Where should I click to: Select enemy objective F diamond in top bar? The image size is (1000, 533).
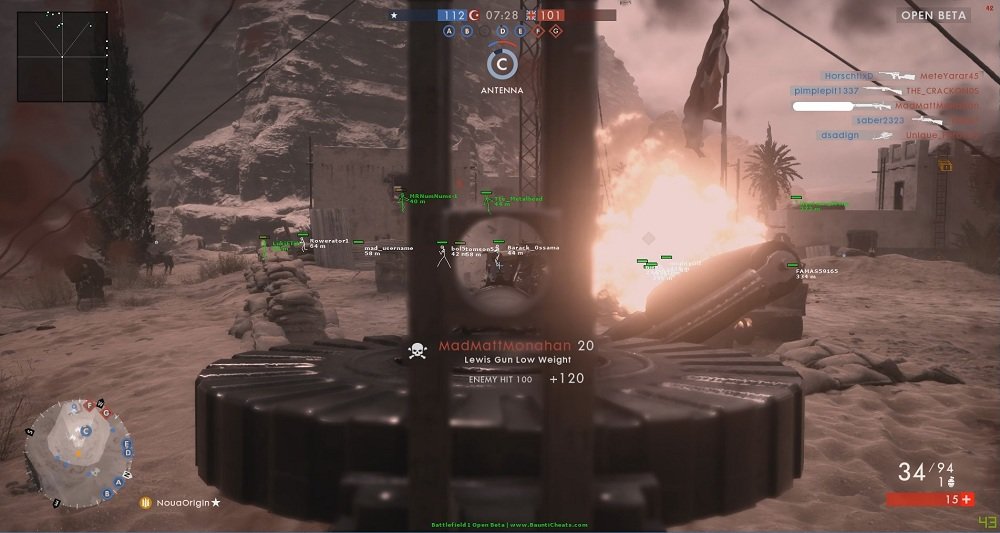(x=539, y=31)
